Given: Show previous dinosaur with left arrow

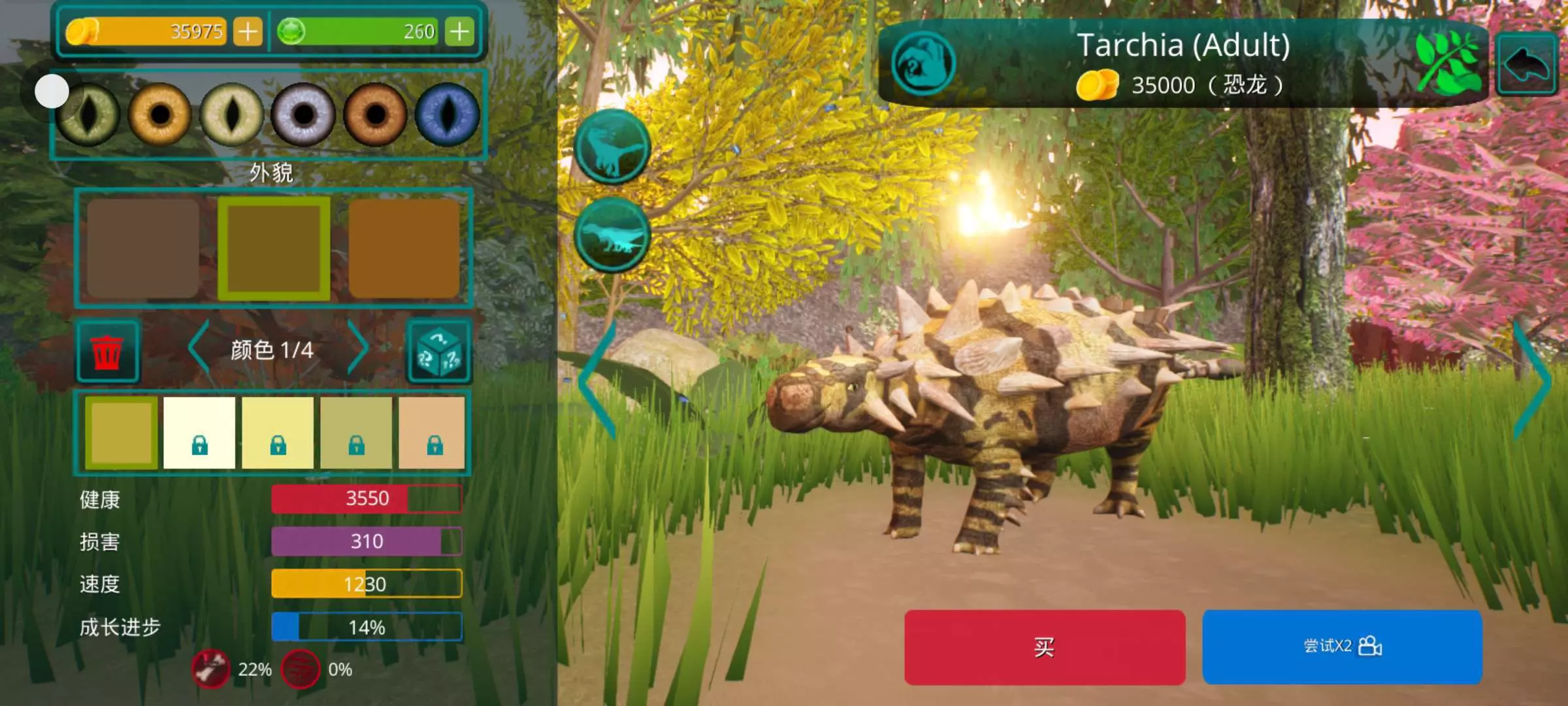Looking at the screenshot, I should [x=598, y=380].
